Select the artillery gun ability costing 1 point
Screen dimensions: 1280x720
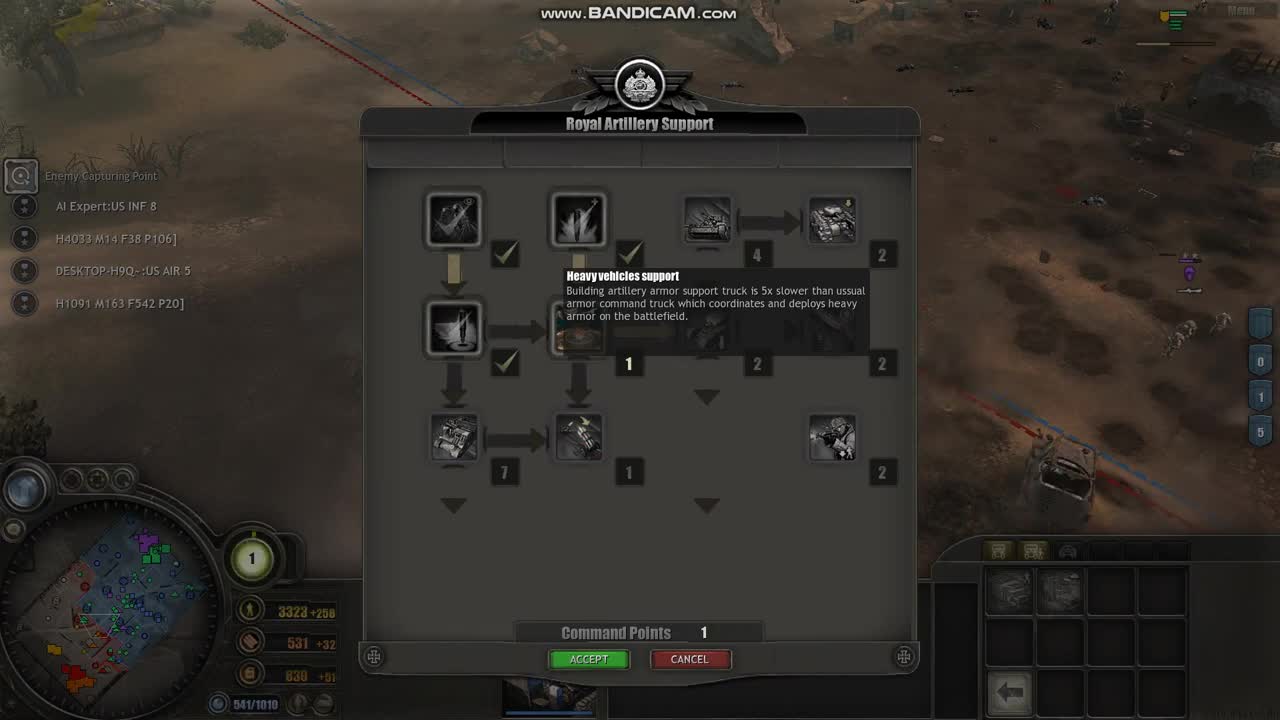pyautogui.click(x=578, y=437)
